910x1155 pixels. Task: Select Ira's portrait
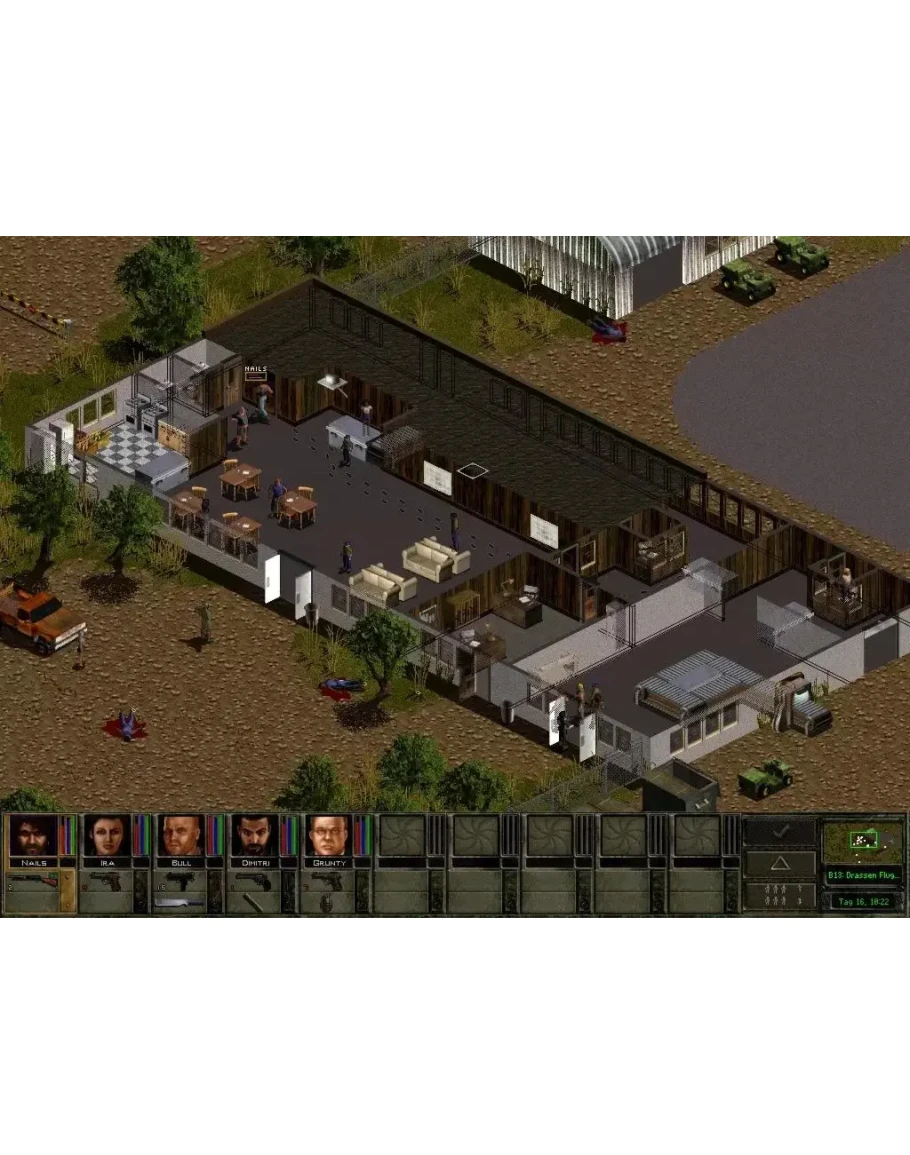[x=106, y=836]
